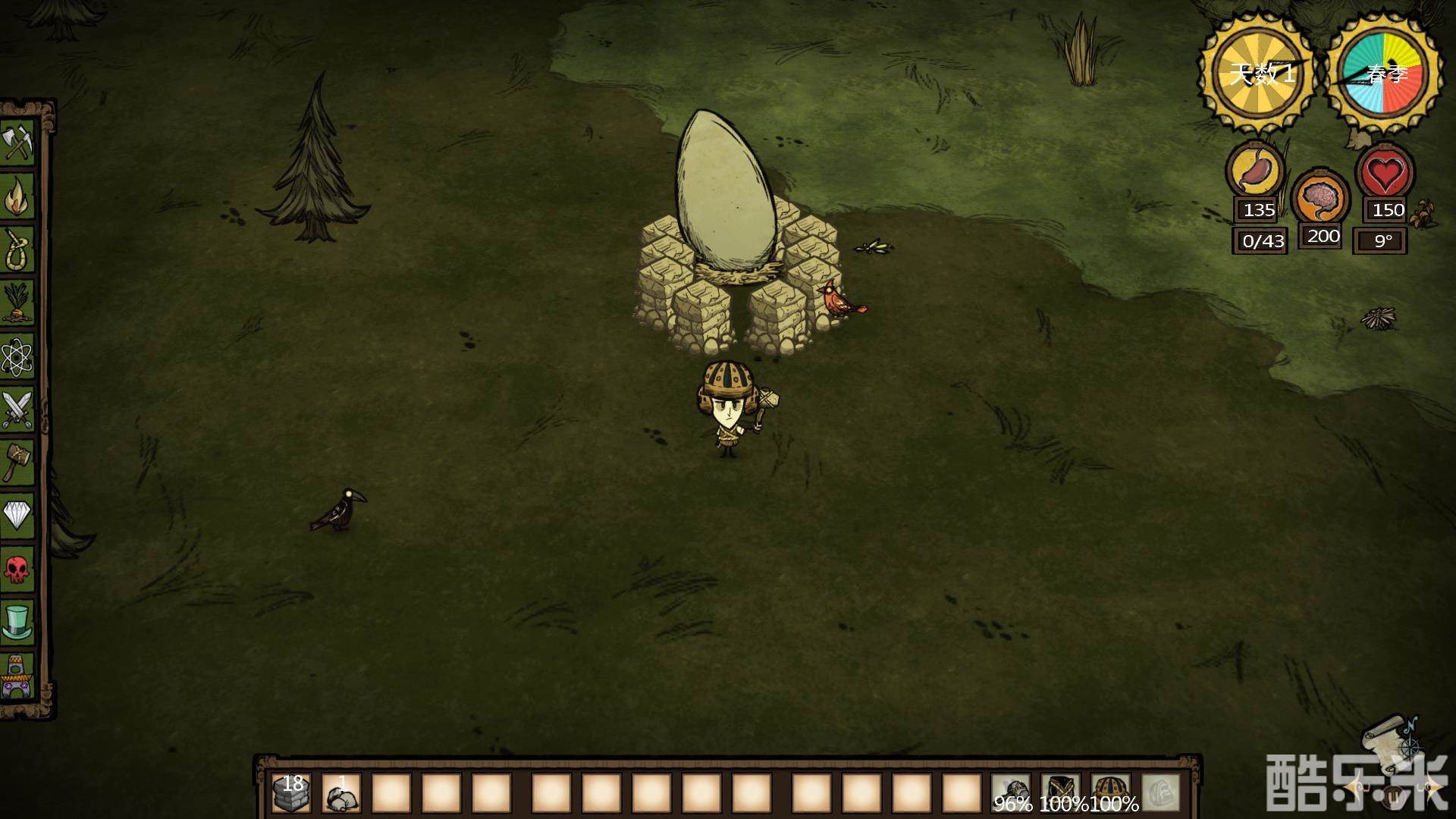Switch to the Dress tab with green top hat
Screen dimensions: 1456x819
18,621
